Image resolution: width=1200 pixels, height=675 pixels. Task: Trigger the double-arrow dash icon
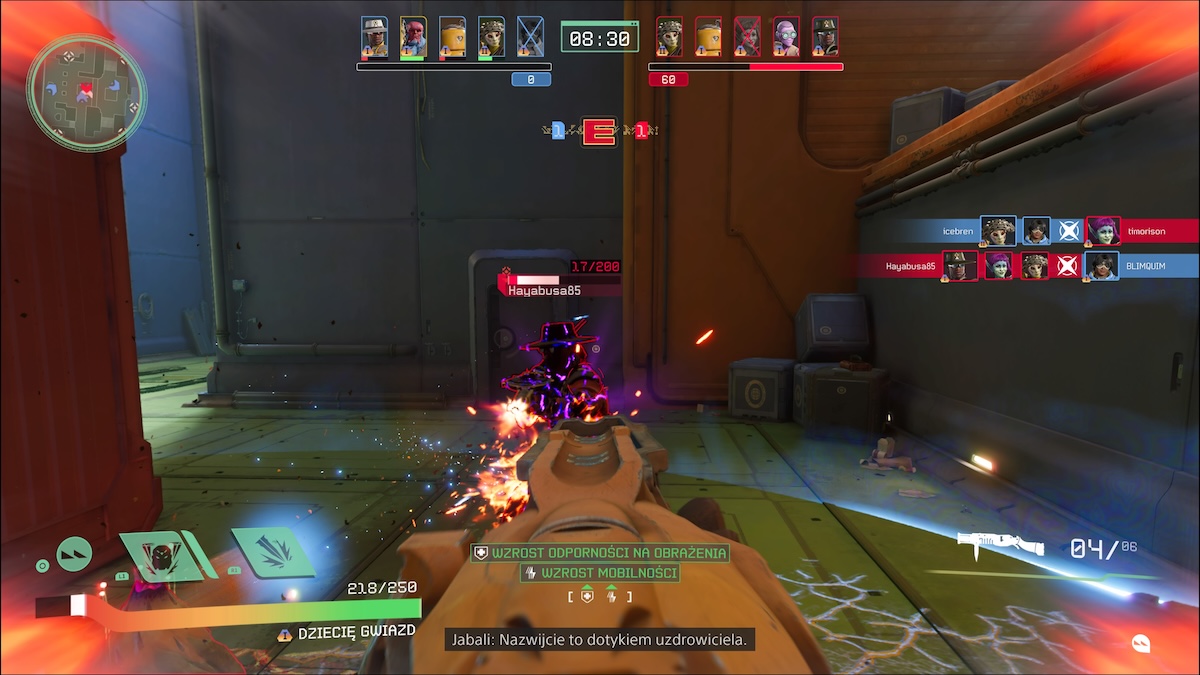coord(74,553)
